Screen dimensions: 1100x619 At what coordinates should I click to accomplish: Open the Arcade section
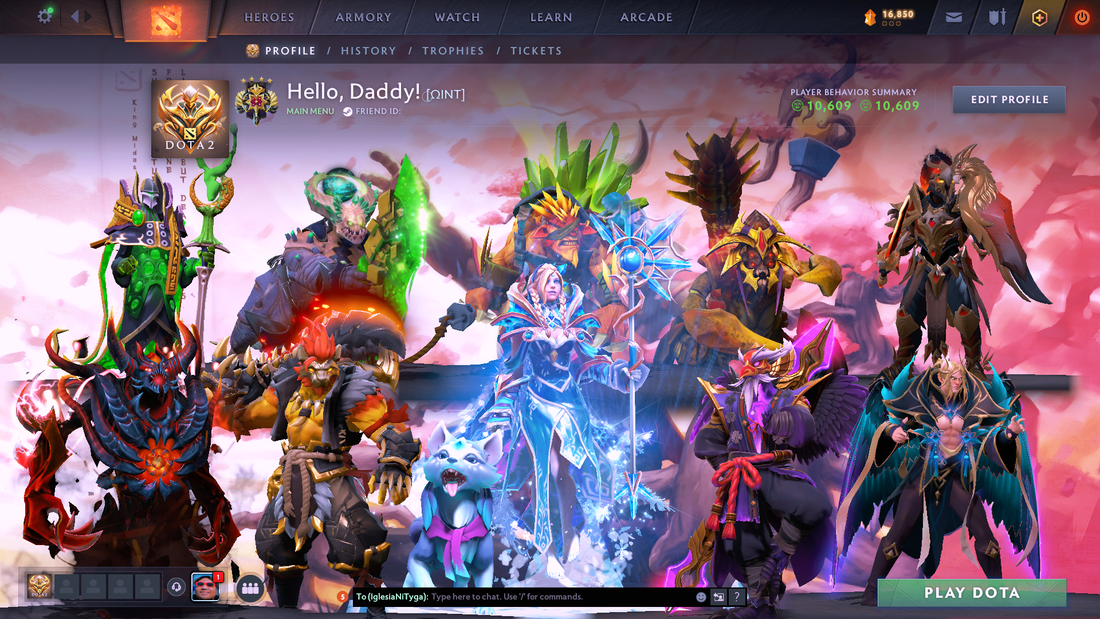tap(646, 17)
